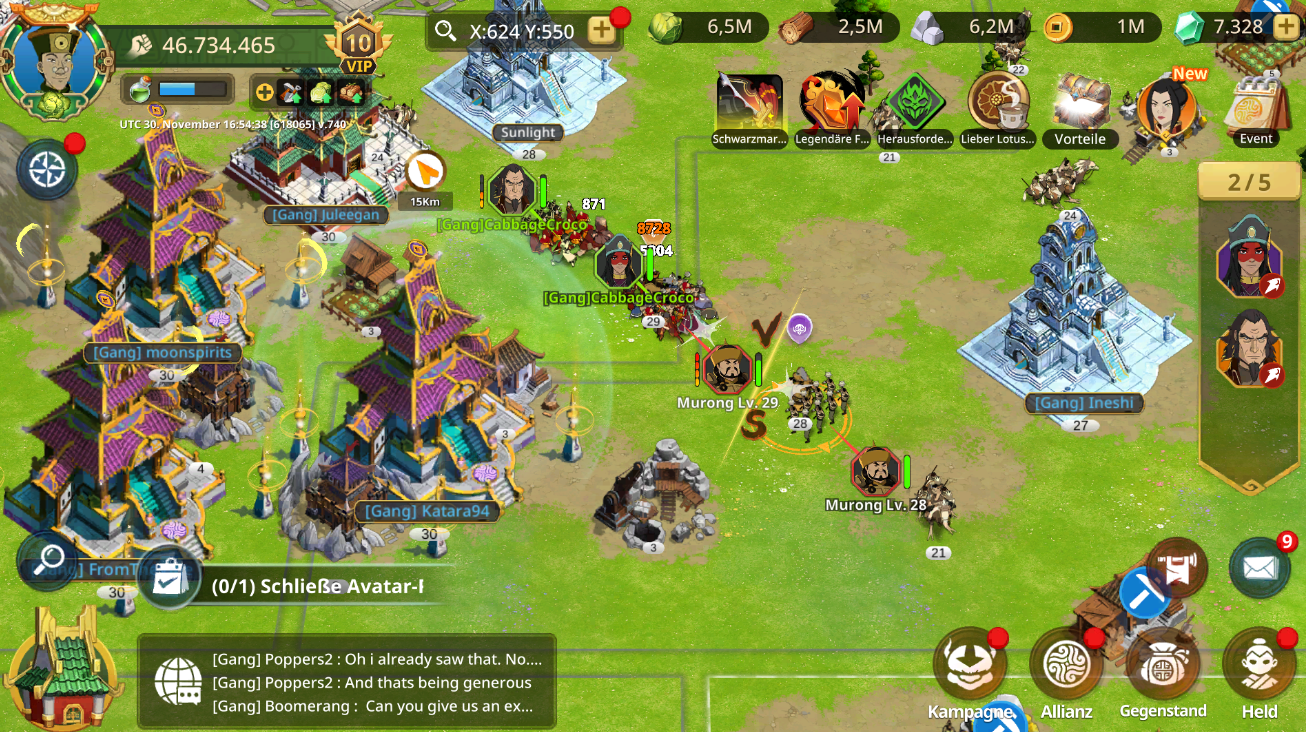Viewport: 1306px width, 732px height.
Task: Select the red-masked hero march portrait
Action: coord(1249,256)
